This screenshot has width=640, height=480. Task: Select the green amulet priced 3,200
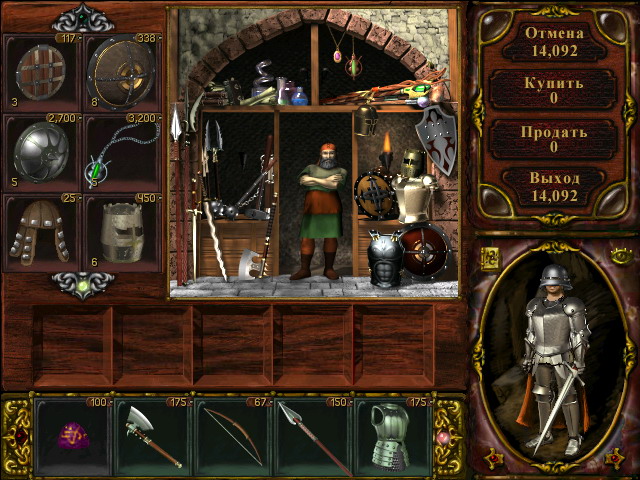(x=122, y=152)
